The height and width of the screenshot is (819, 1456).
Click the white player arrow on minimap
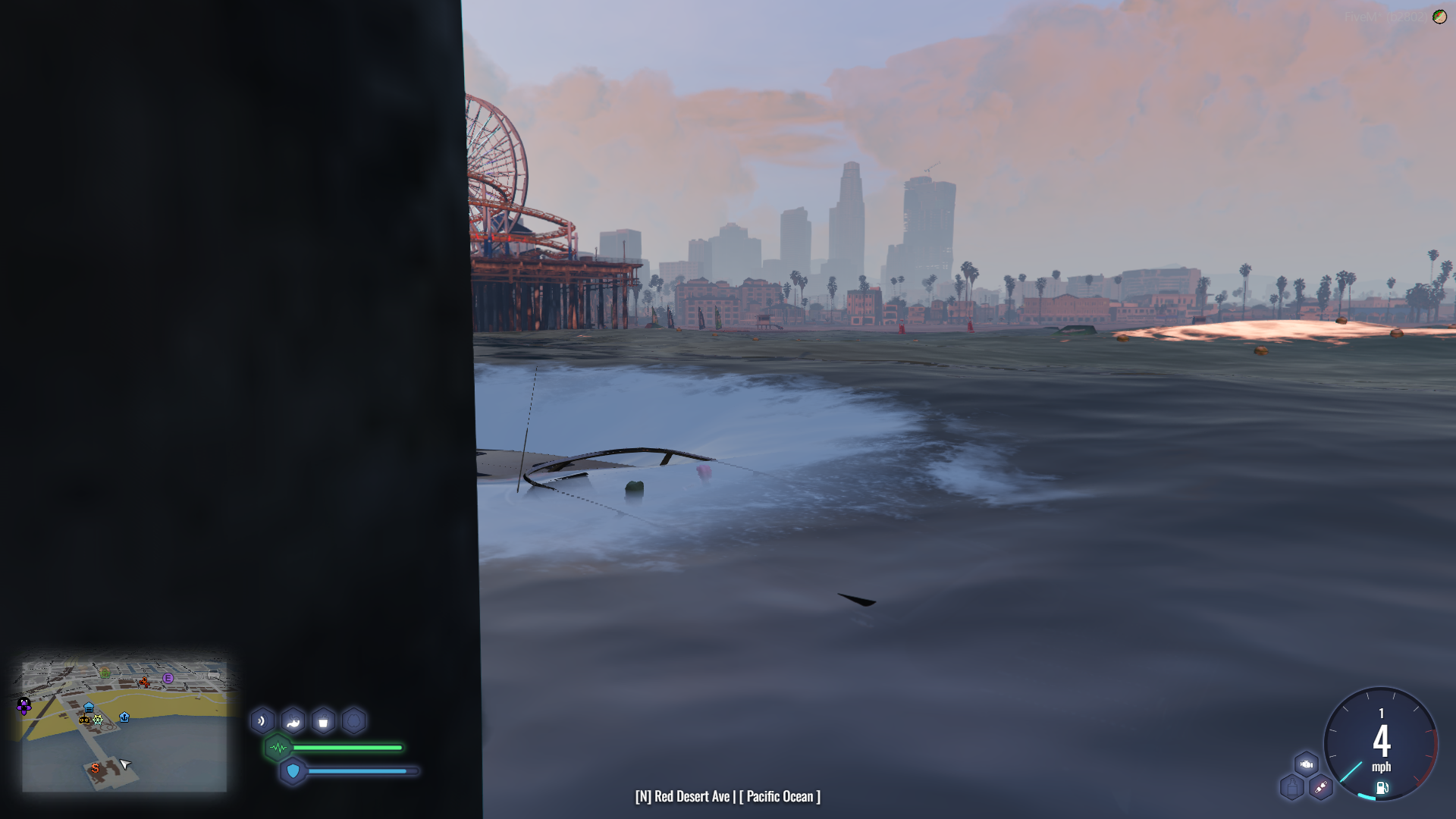point(125,764)
